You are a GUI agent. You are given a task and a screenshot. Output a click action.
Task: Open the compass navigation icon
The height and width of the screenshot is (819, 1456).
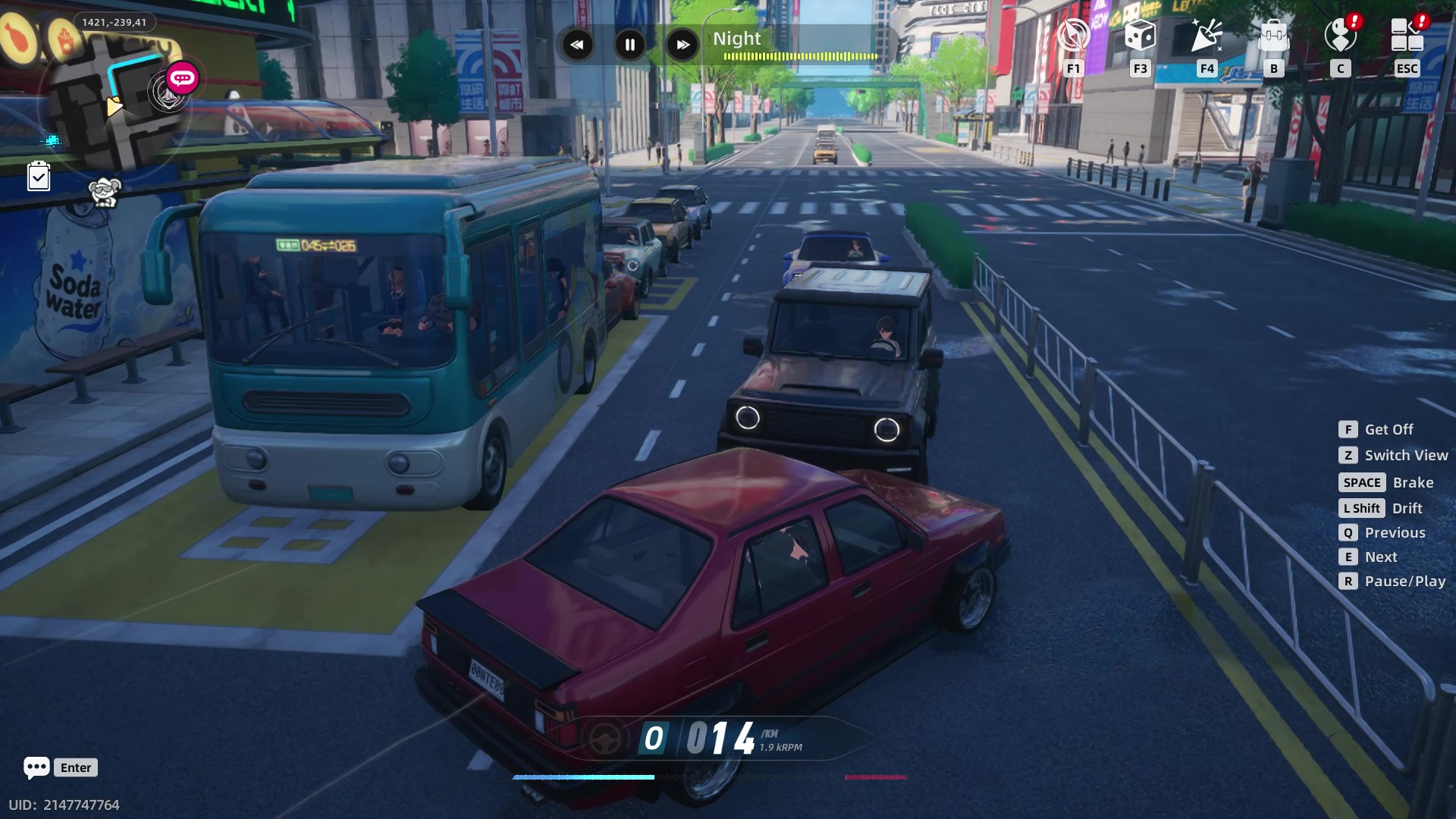(1073, 35)
